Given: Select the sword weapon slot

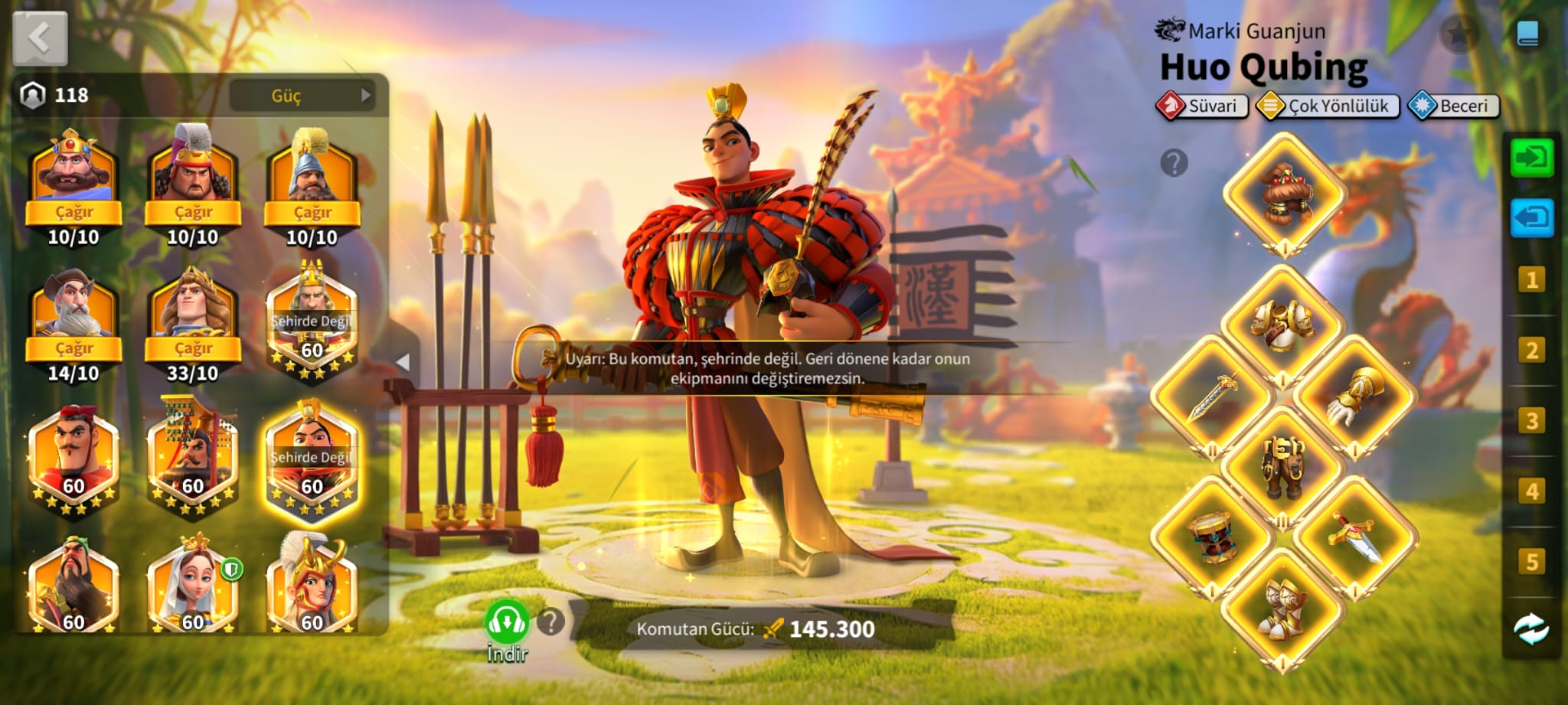Looking at the screenshot, I should point(1212,395).
